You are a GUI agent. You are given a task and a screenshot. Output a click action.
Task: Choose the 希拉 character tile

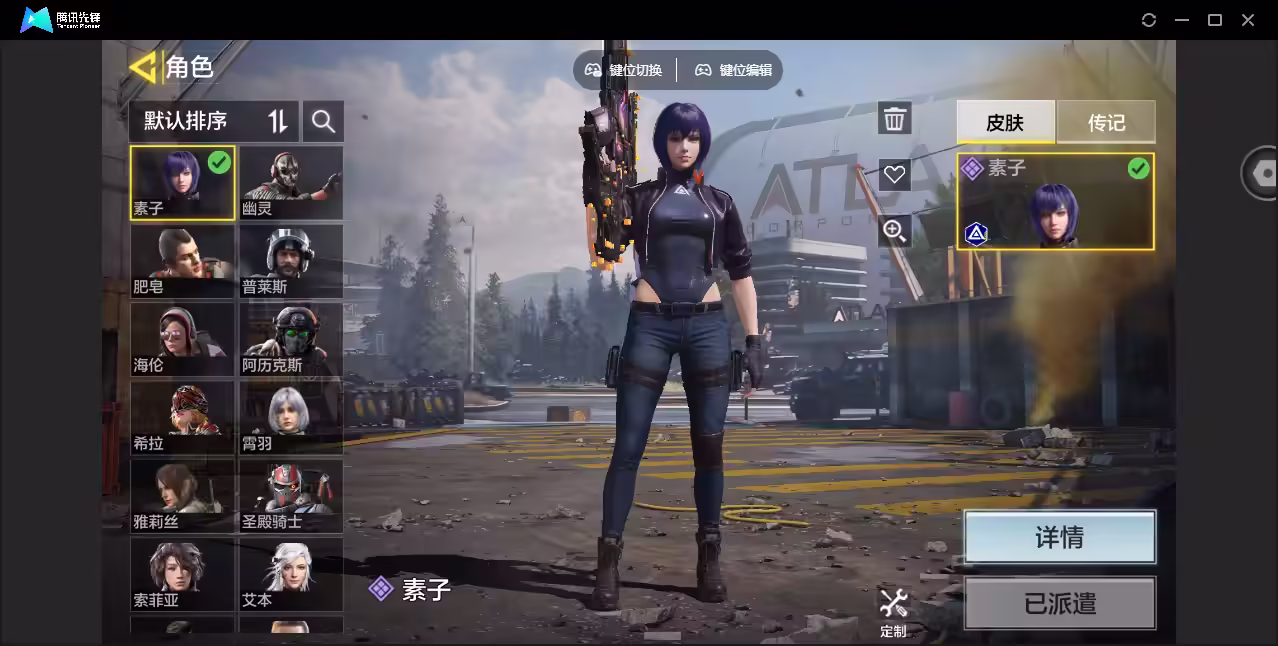pos(182,417)
